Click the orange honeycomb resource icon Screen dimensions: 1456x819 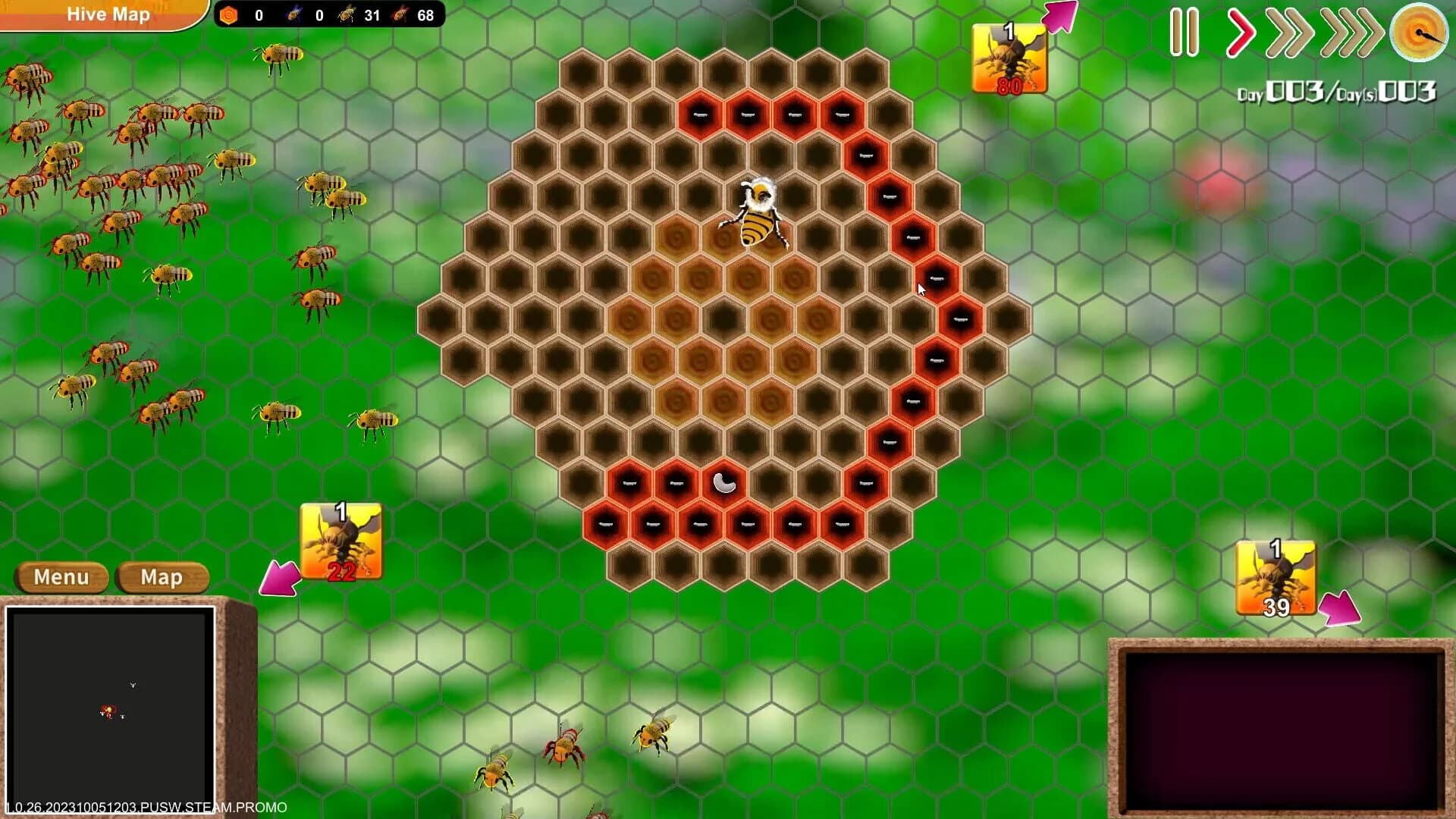(228, 14)
